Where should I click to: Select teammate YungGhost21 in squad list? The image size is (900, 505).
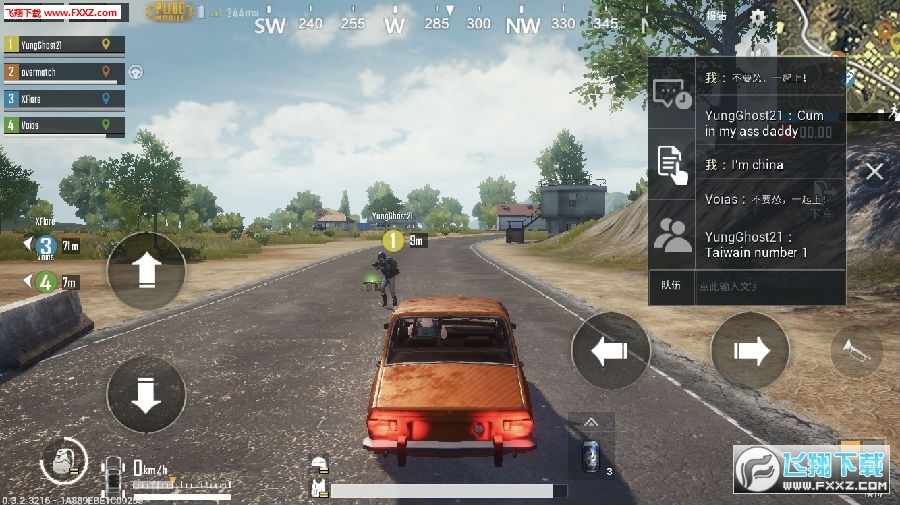(x=63, y=45)
